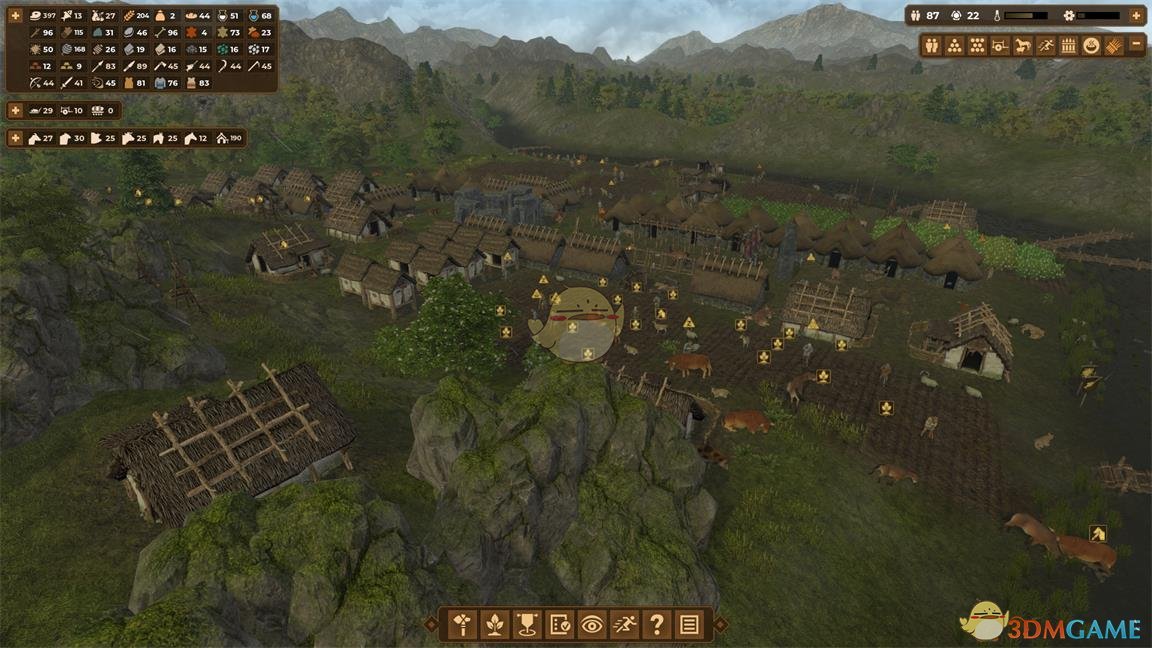
Task: Open the fence icon panel
Action: pyautogui.click(x=1068, y=45)
